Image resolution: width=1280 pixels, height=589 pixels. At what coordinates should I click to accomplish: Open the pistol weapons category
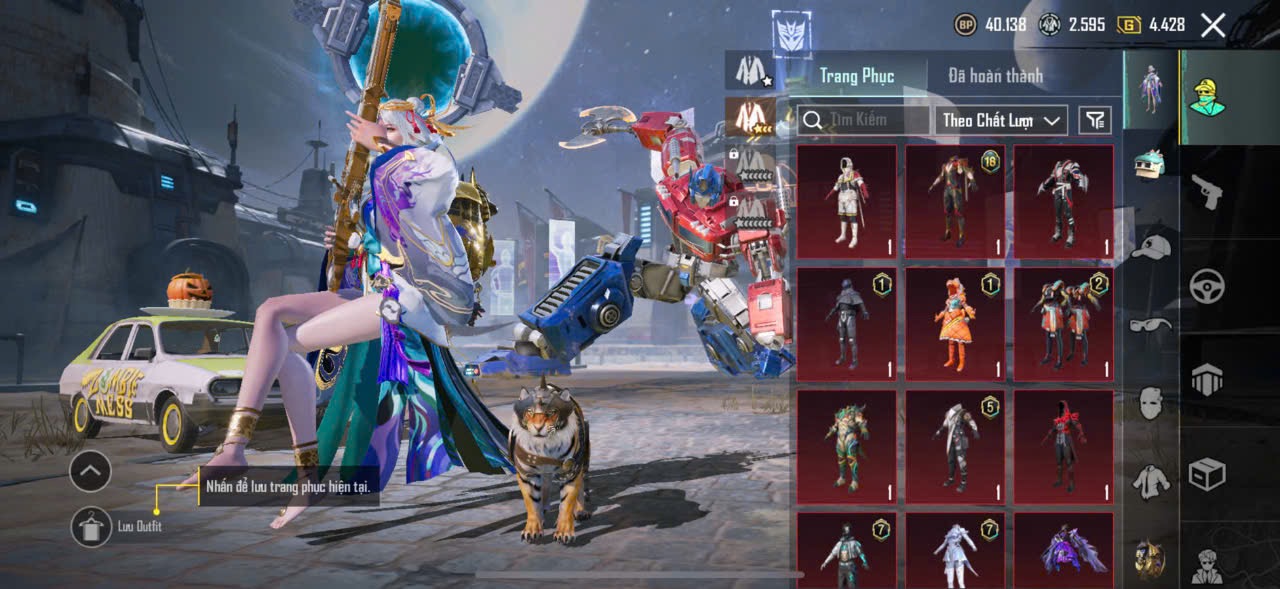point(1207,190)
